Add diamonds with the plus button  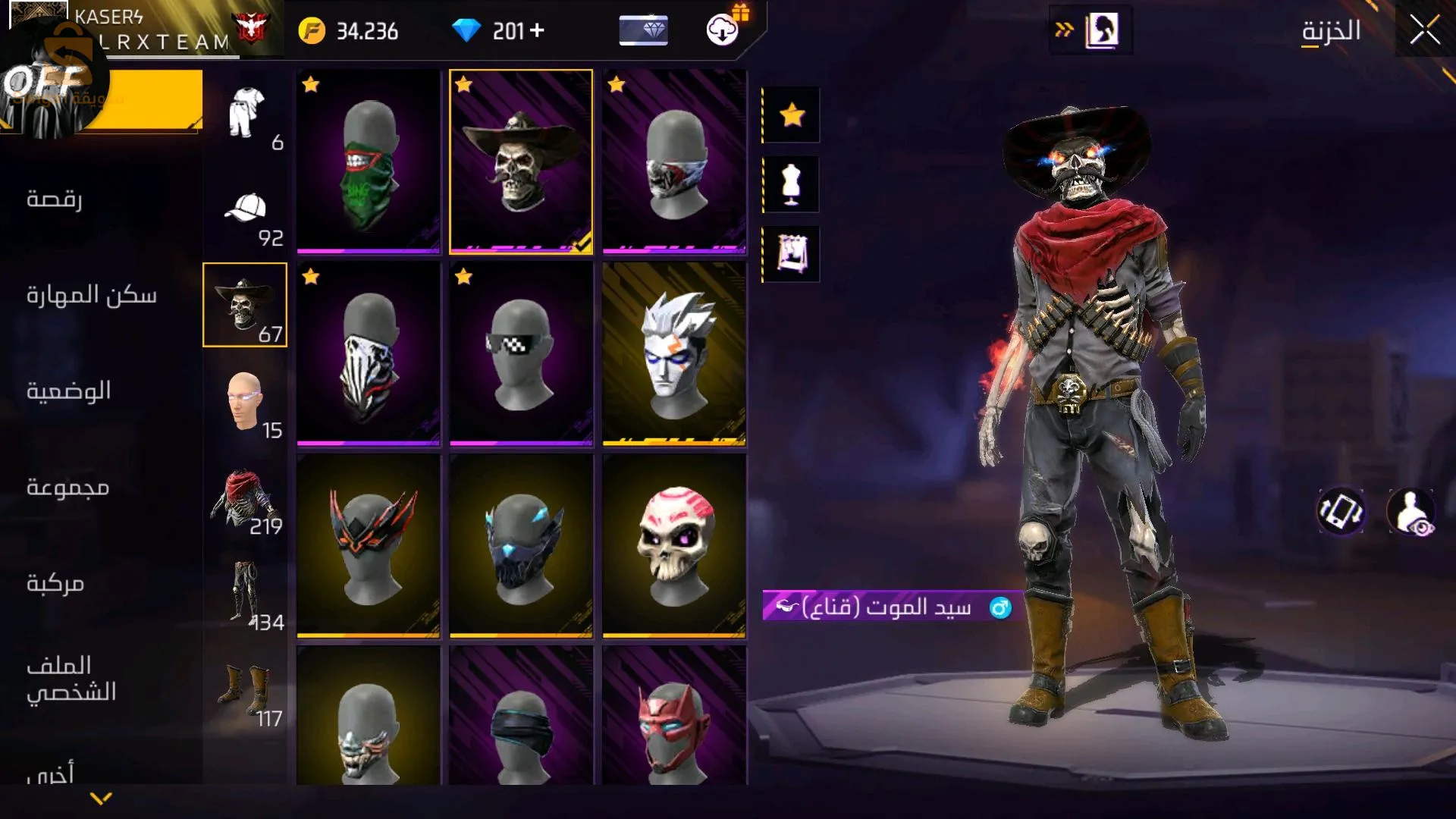point(537,30)
